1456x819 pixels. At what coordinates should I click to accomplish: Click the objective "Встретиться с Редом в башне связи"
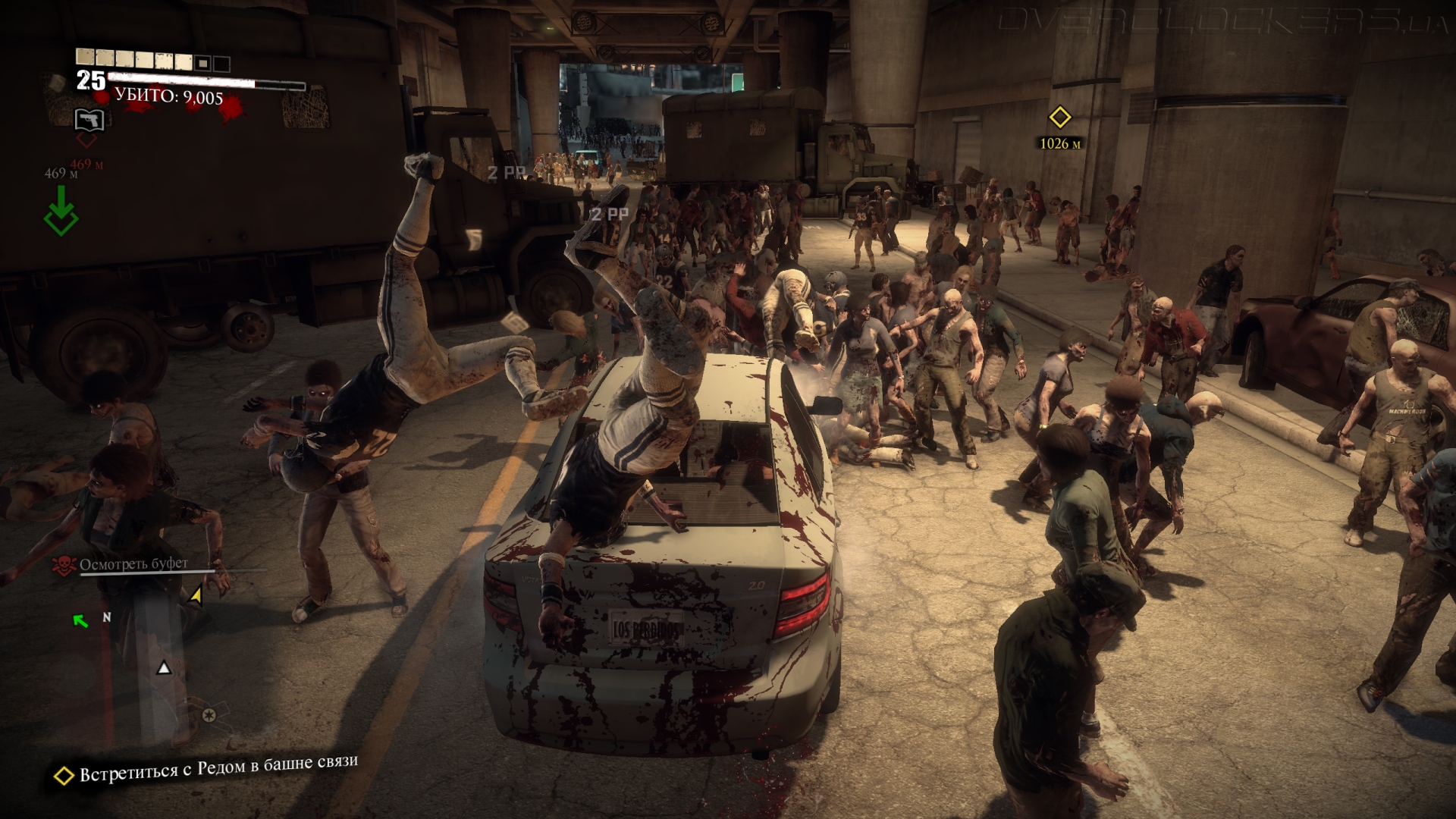pyautogui.click(x=218, y=768)
